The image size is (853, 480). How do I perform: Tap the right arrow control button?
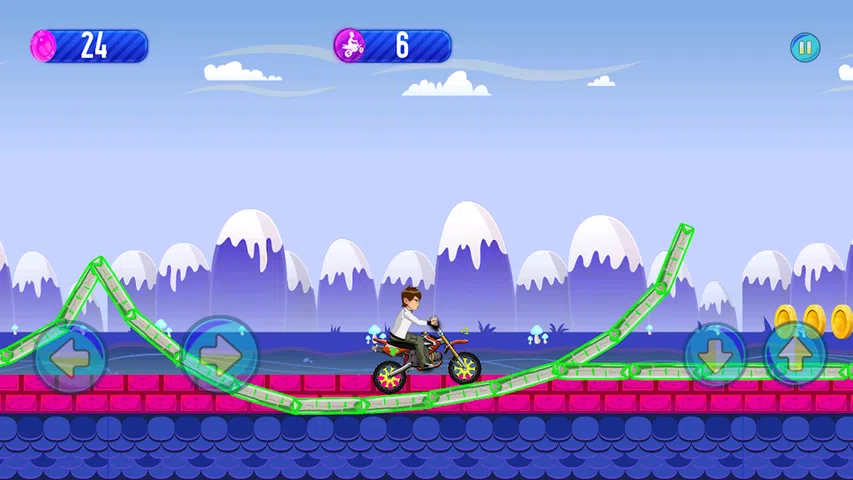(x=220, y=353)
